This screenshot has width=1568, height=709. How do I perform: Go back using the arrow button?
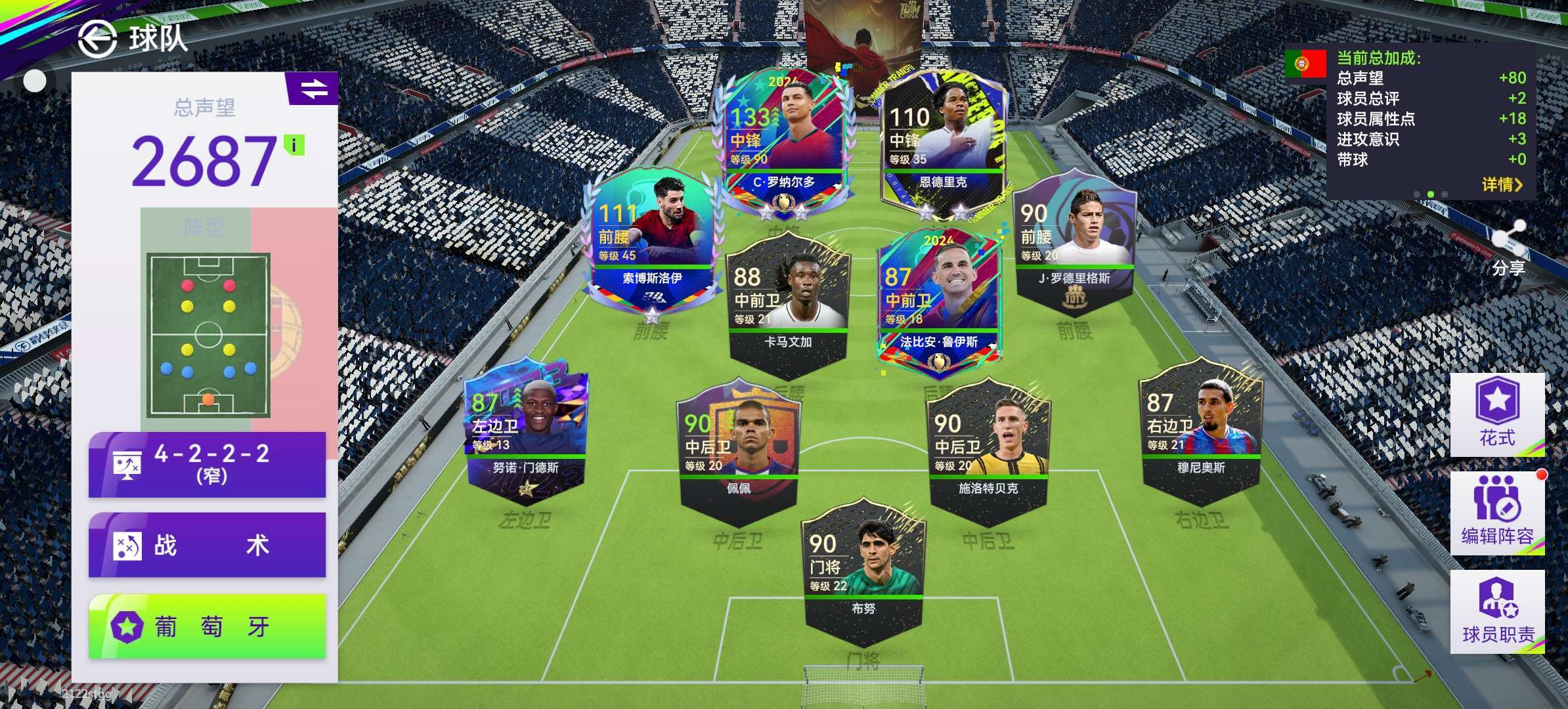[x=97, y=39]
